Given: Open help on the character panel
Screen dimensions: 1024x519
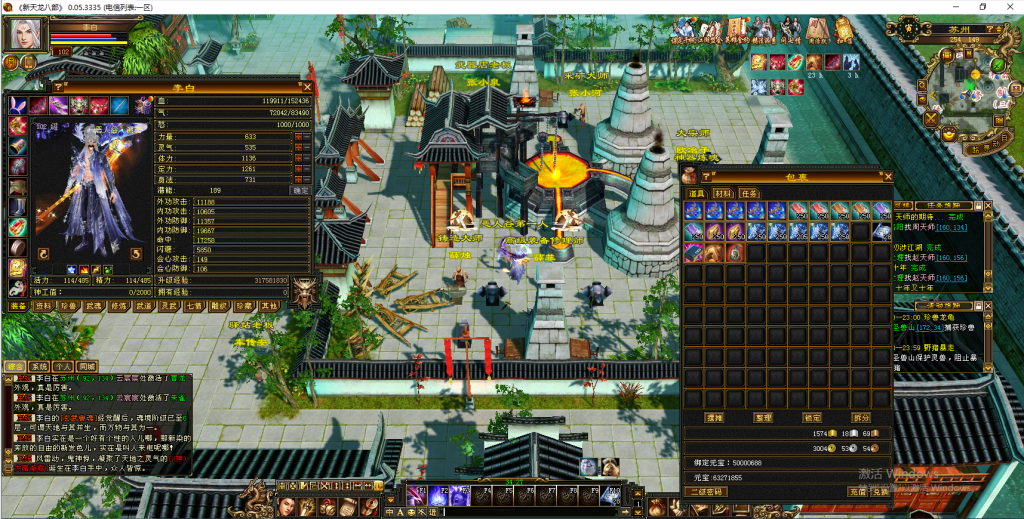Looking at the screenshot, I should pyautogui.click(x=58, y=87).
